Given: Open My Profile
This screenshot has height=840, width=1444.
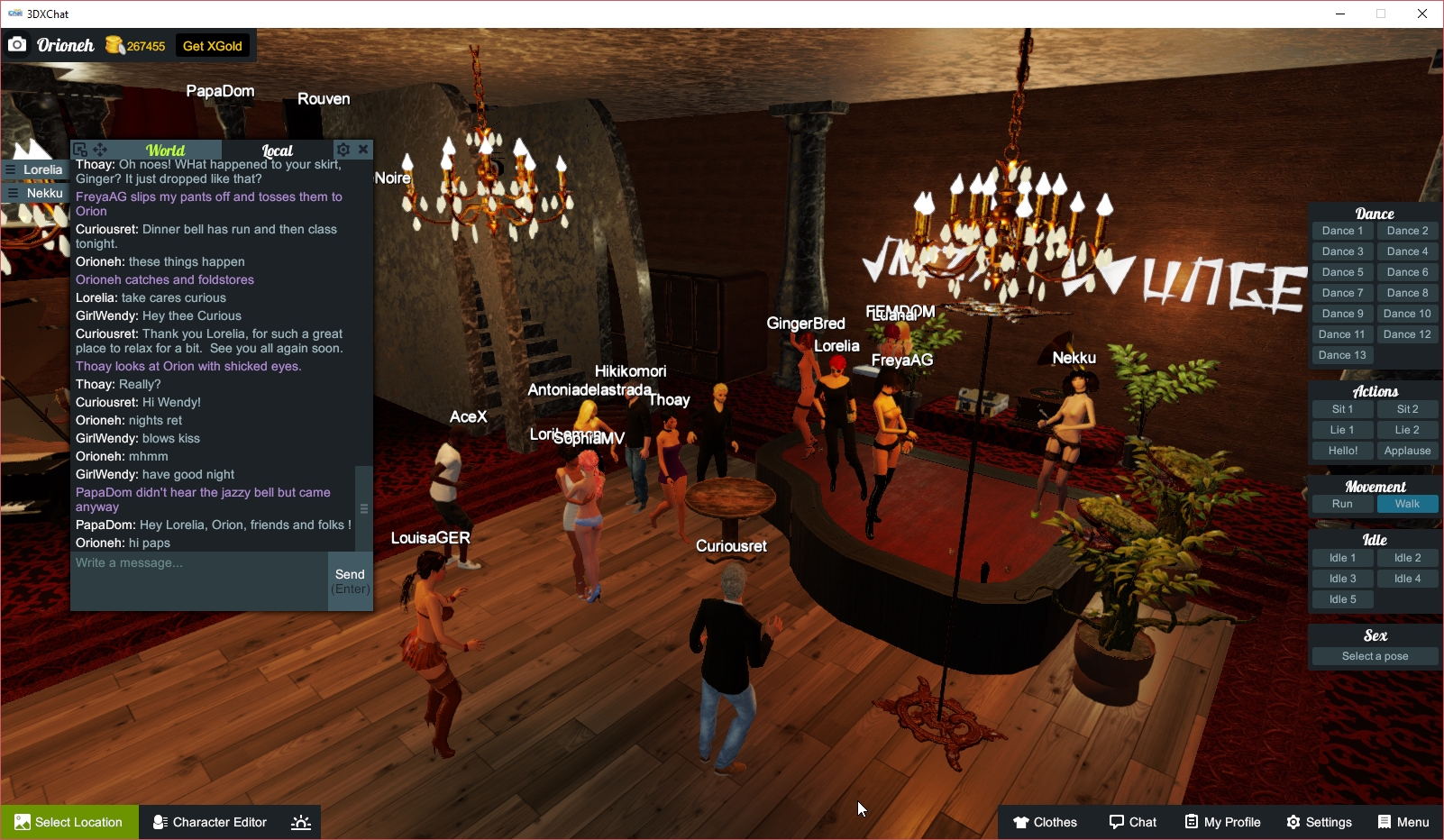Looking at the screenshot, I should click(x=1222, y=821).
